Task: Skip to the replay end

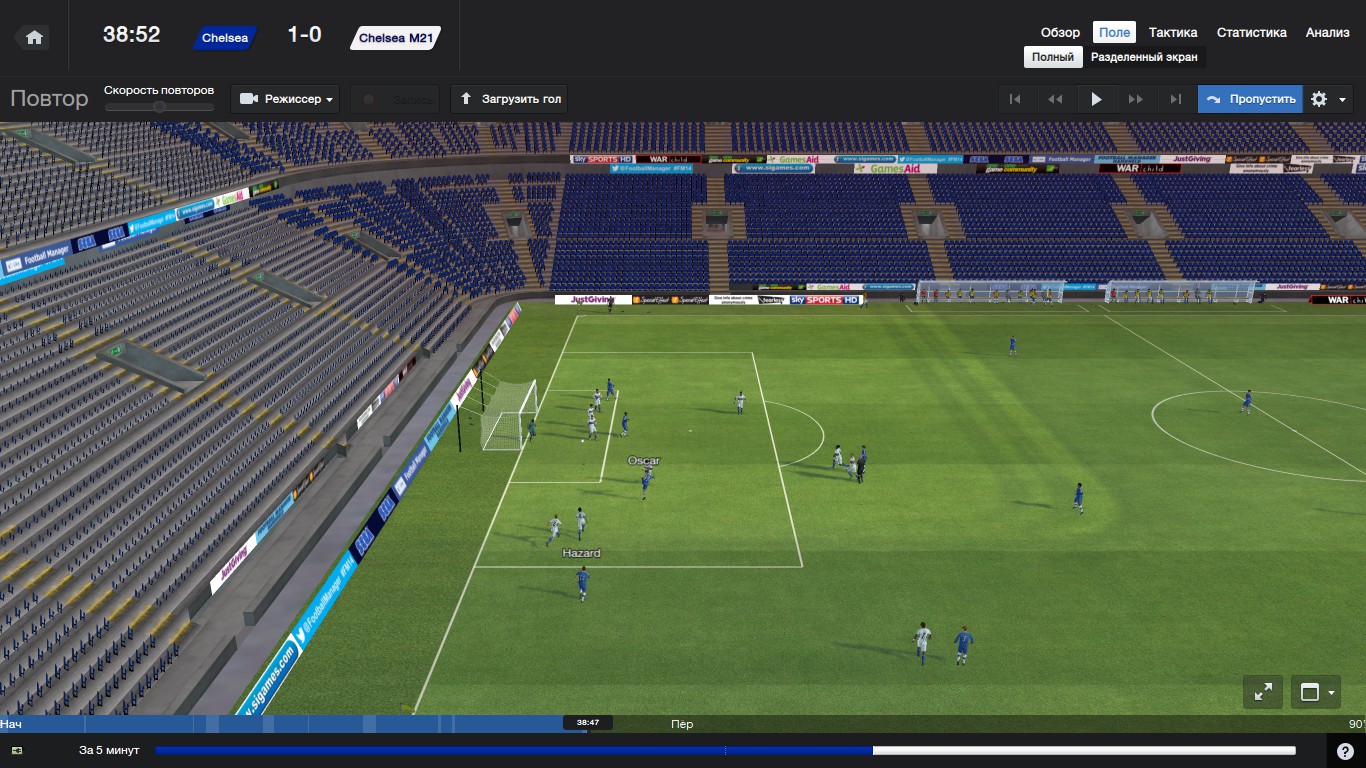Action: tap(1176, 99)
